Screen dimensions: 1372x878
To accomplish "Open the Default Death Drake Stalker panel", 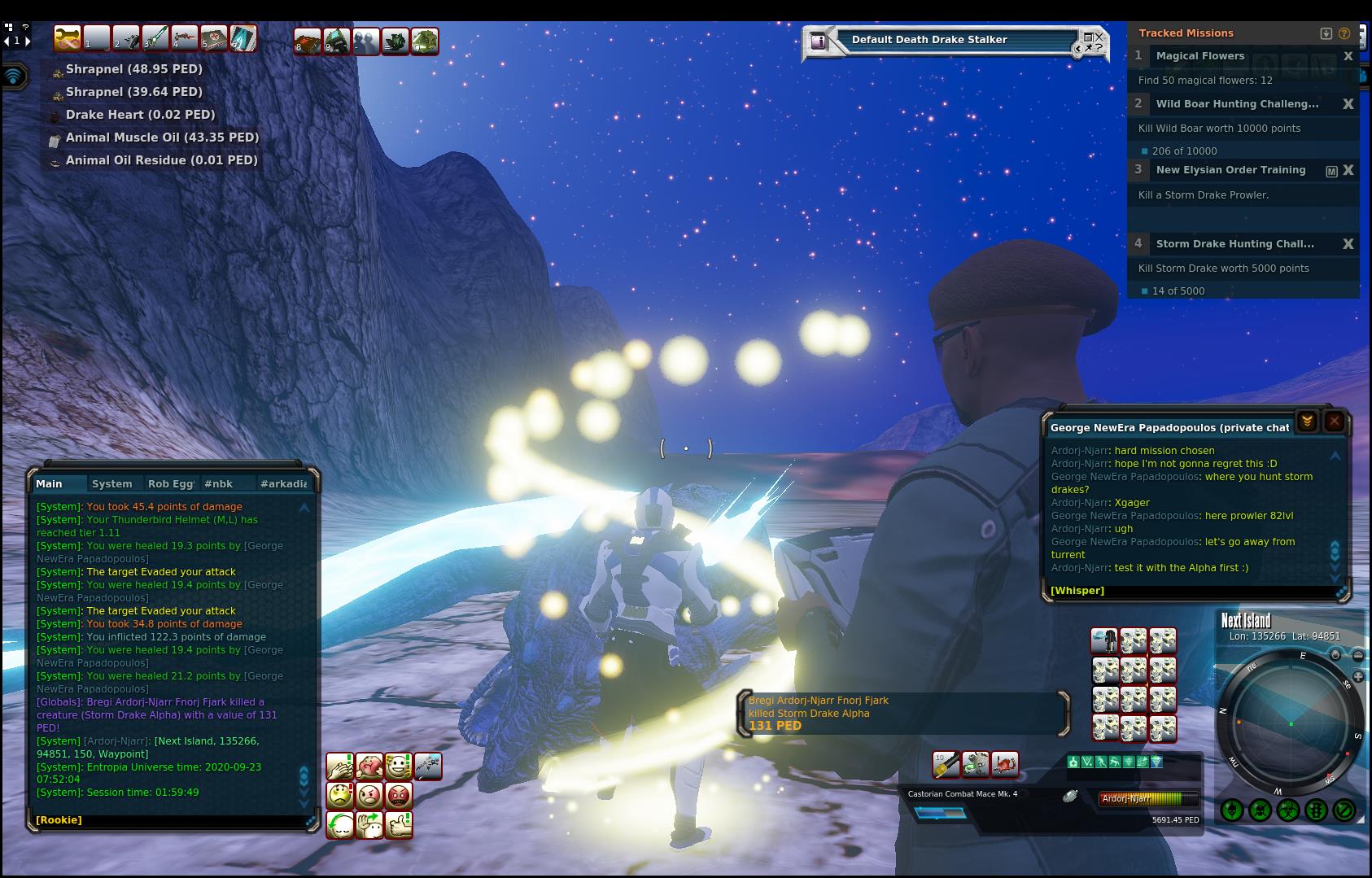I will coord(929,40).
